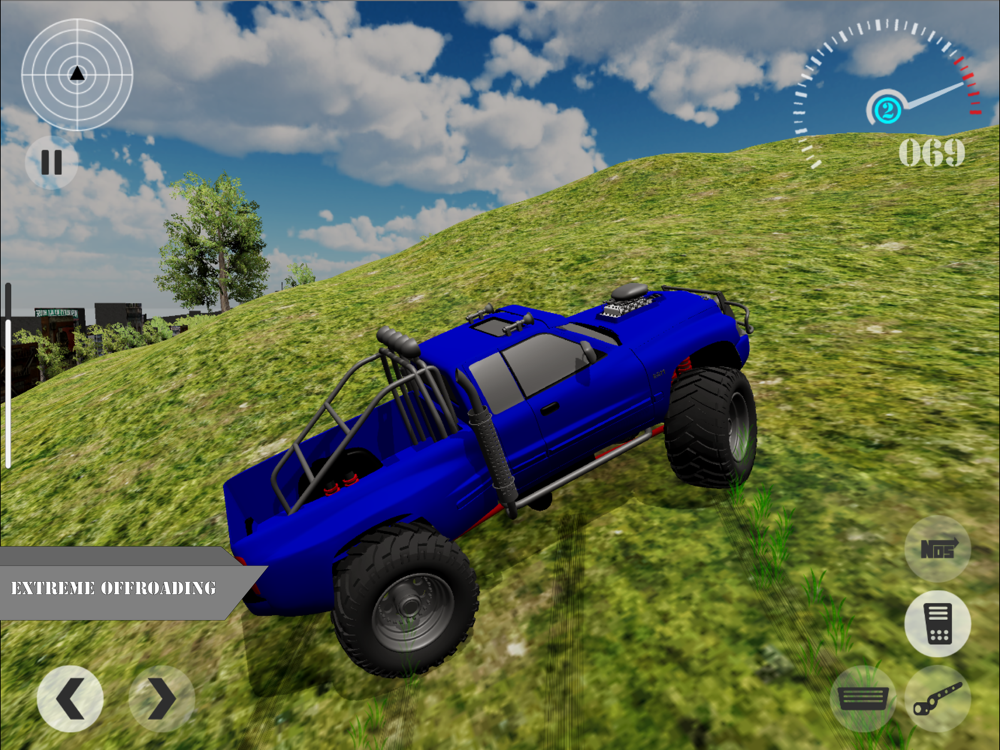The height and width of the screenshot is (750, 1000).
Task: Tap the gas pedal button
Action: pyautogui.click(x=937, y=624)
